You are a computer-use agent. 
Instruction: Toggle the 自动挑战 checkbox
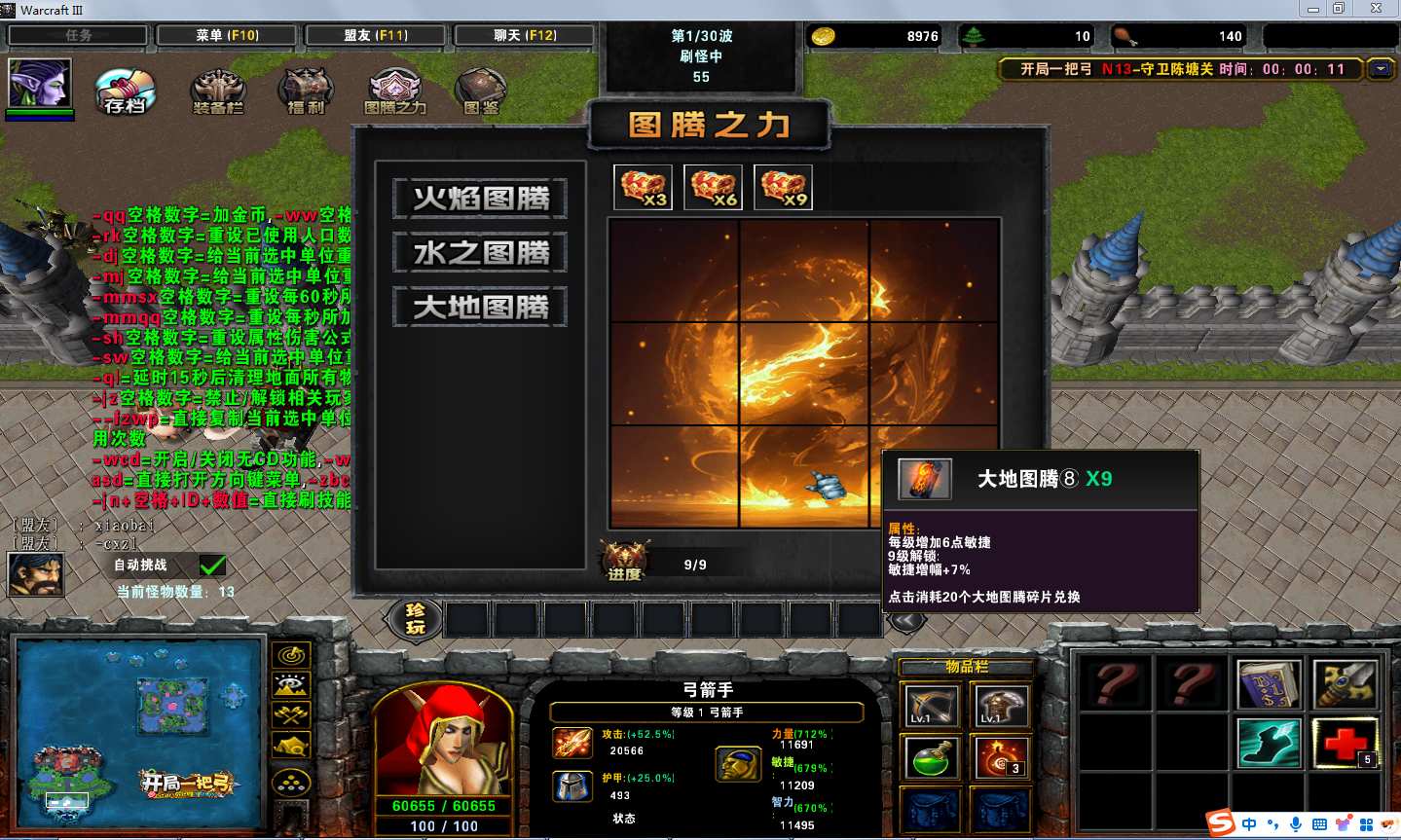[212, 566]
